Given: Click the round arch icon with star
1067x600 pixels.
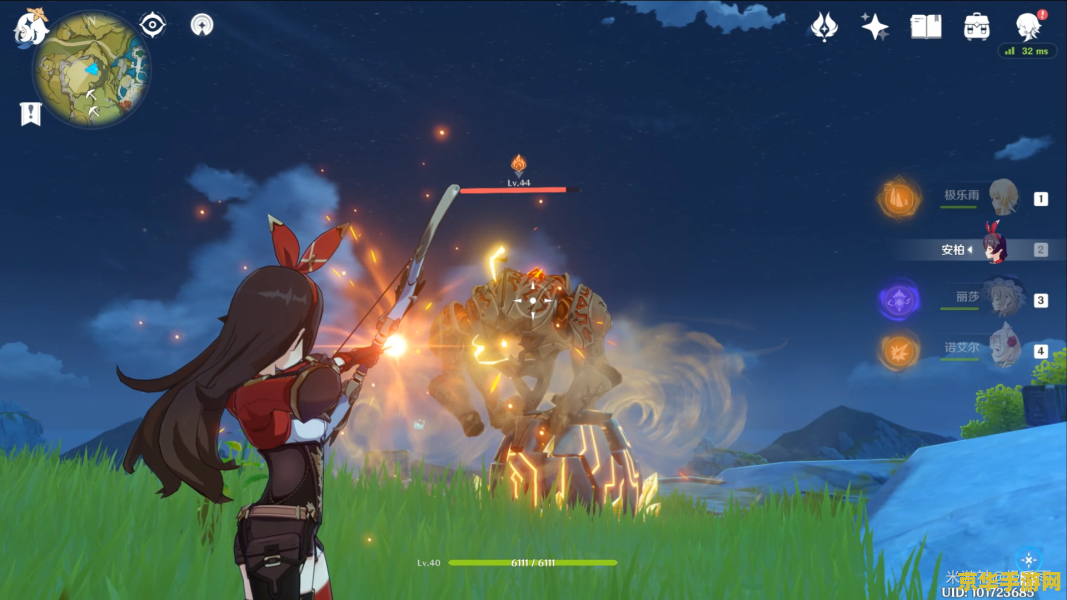Looking at the screenshot, I should 202,25.
